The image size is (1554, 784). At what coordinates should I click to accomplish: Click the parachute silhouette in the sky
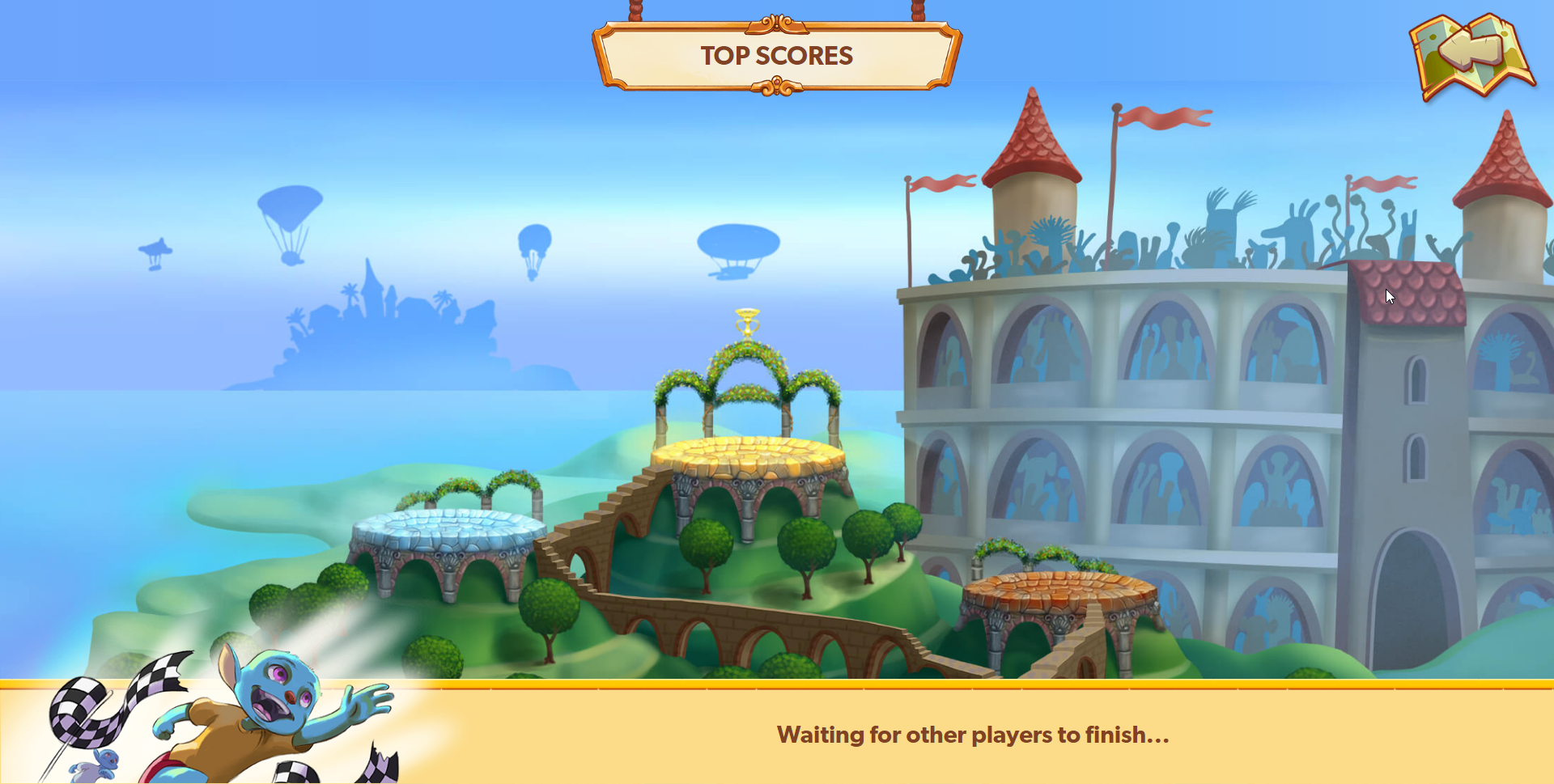pos(289,206)
